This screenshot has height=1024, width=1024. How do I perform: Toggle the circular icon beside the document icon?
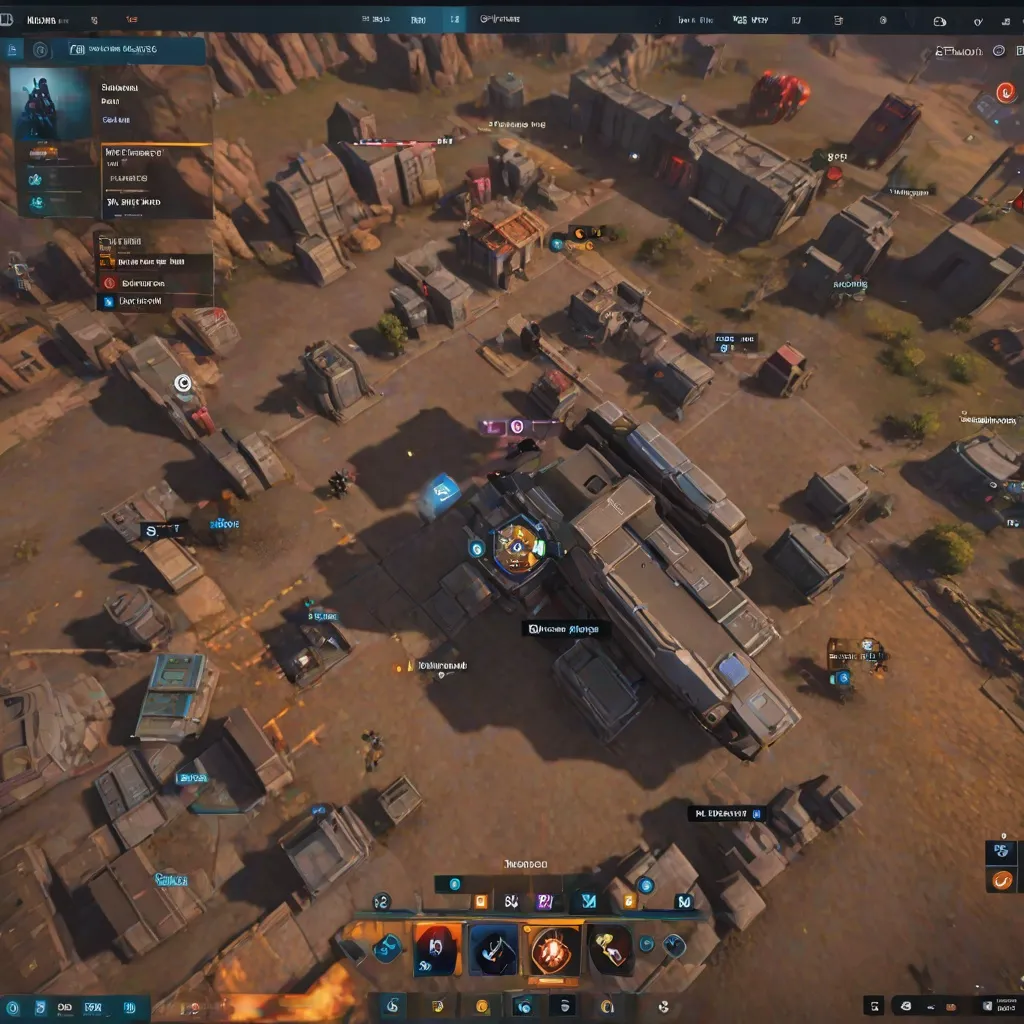coord(41,49)
